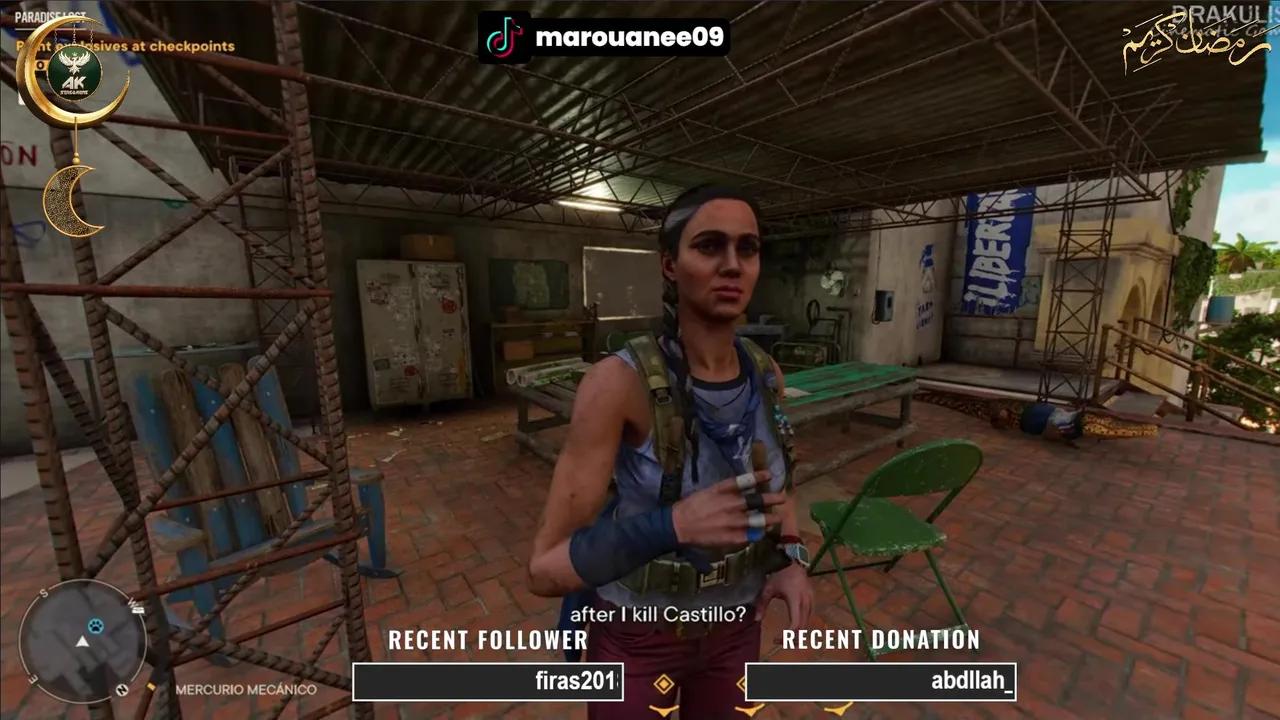Click the compass N indicator below the minimap
The width and height of the screenshot is (1280, 720).
(x=121, y=689)
